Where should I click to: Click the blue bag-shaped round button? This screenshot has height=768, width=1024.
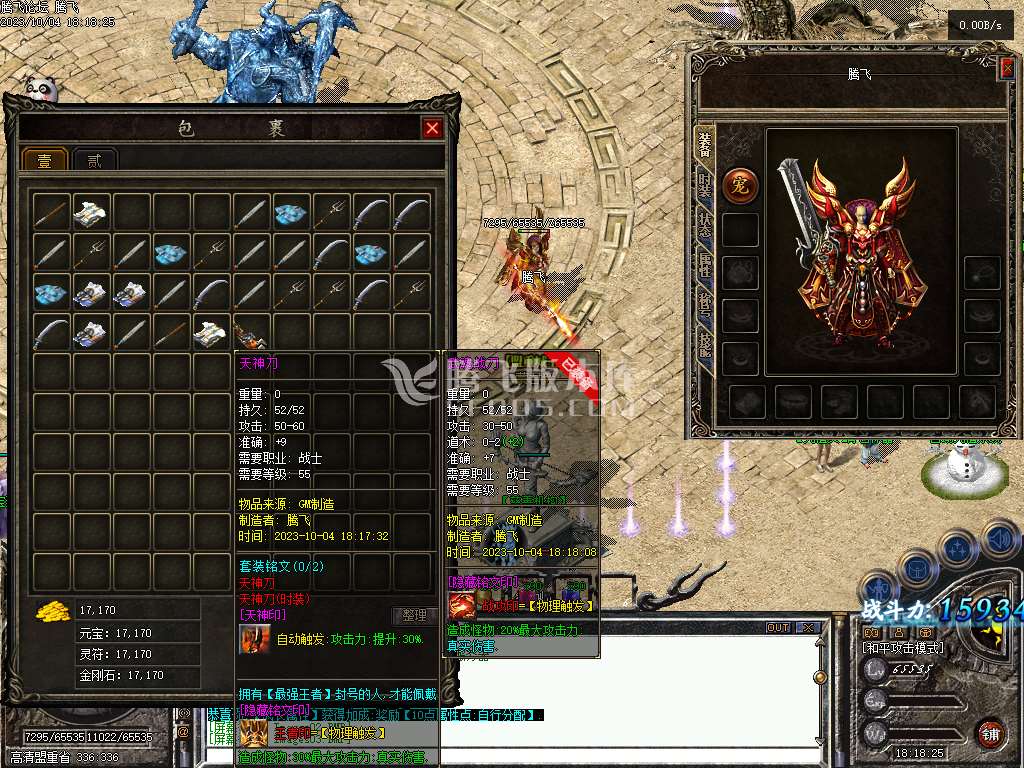[916, 569]
